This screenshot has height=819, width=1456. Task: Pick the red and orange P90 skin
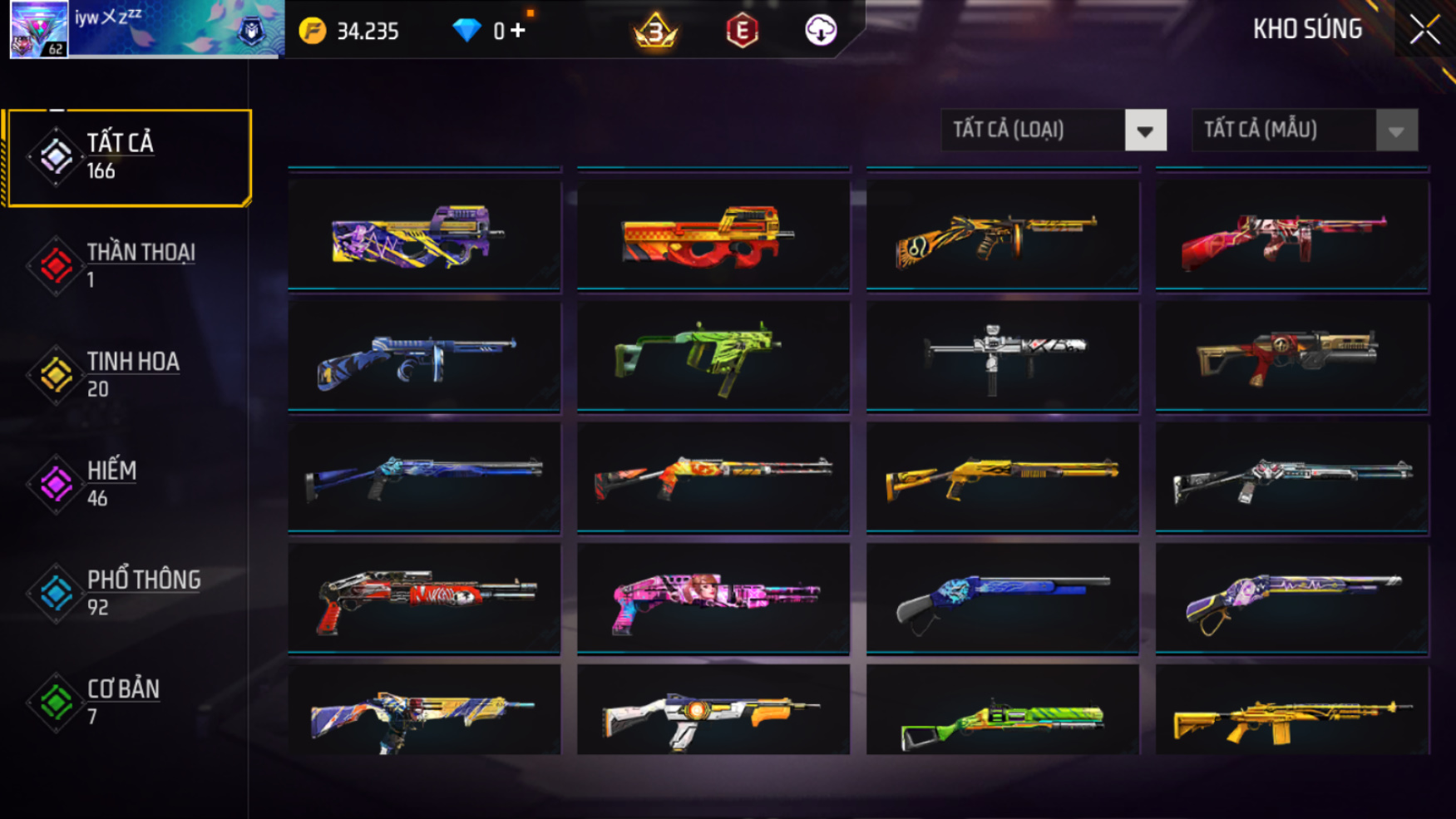713,236
